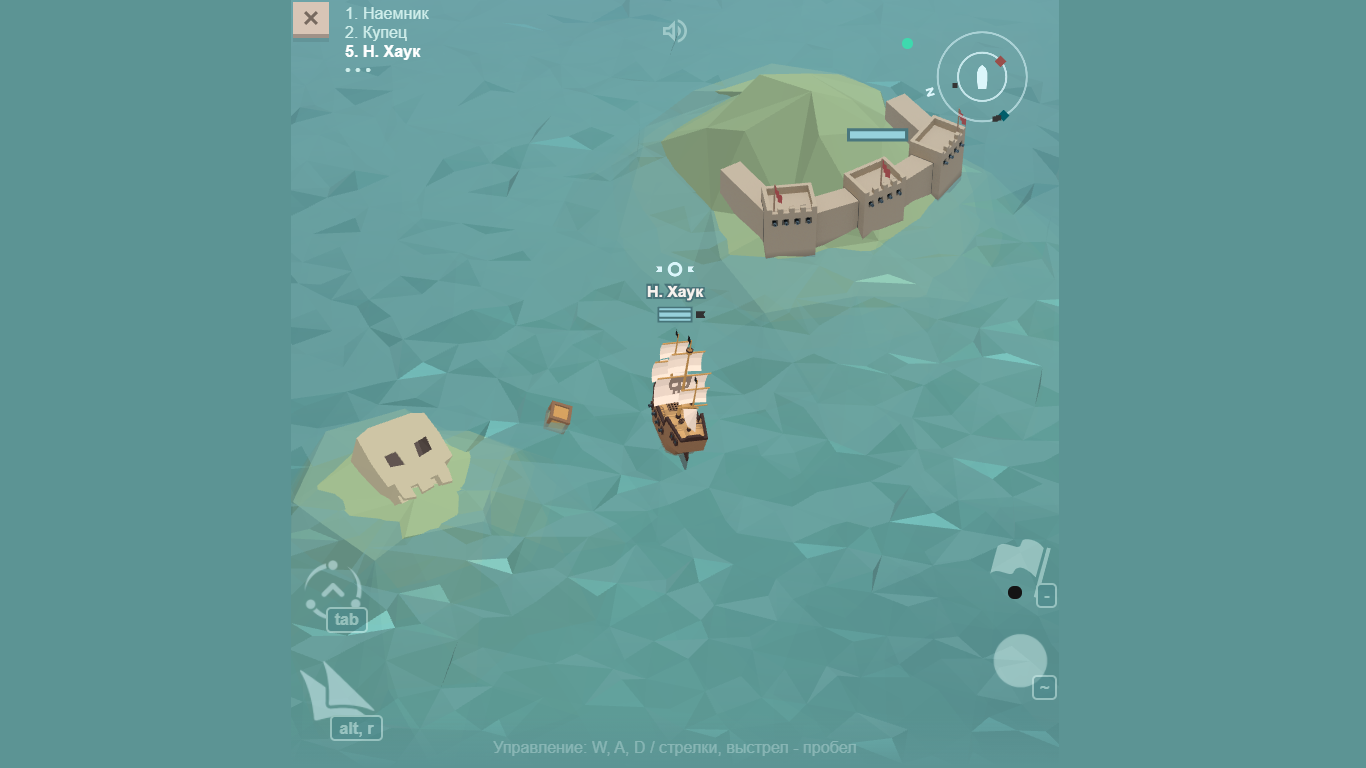Click the black dot beside the flag

coord(1015,592)
